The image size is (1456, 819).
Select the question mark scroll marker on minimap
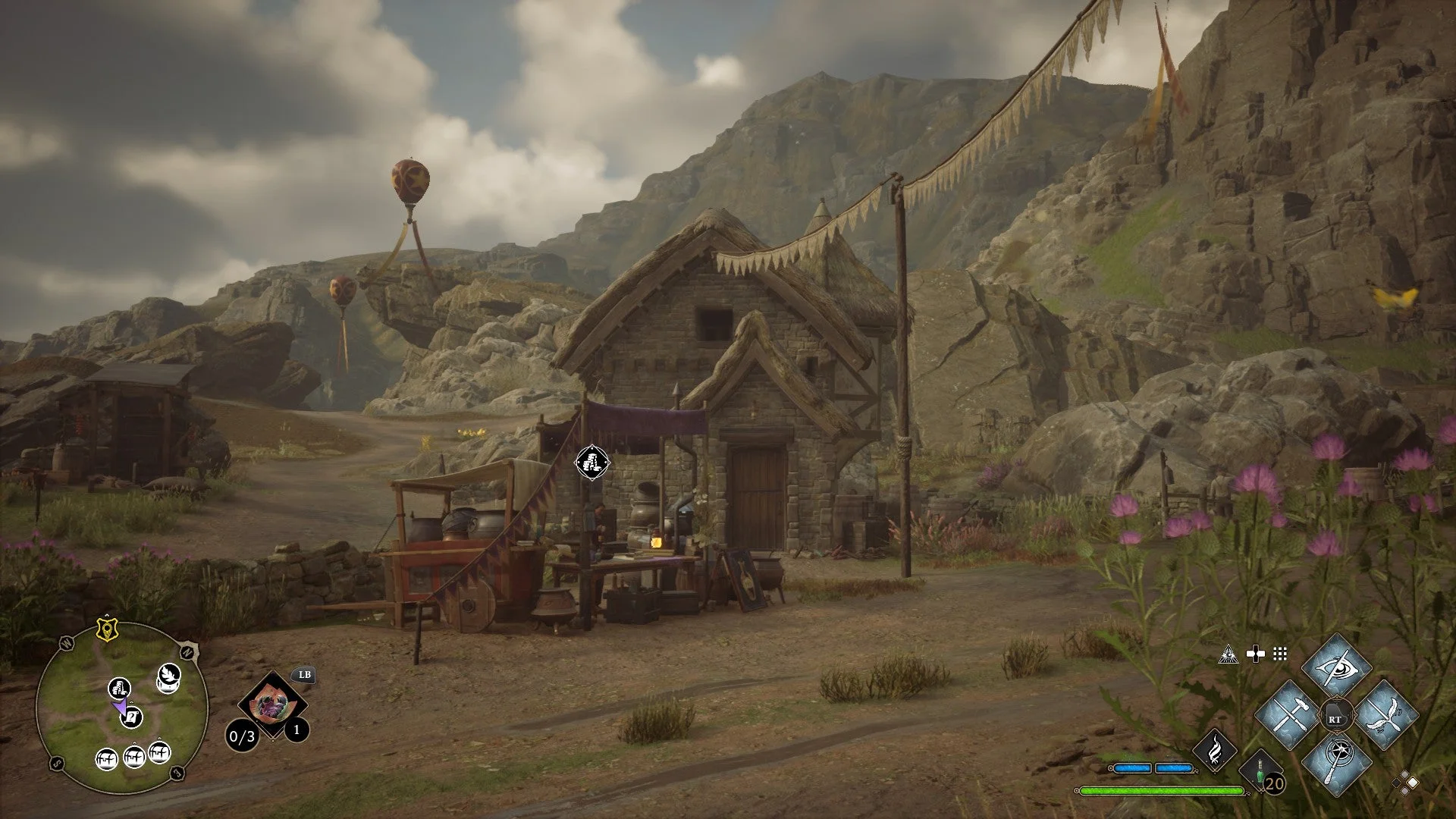[x=132, y=717]
